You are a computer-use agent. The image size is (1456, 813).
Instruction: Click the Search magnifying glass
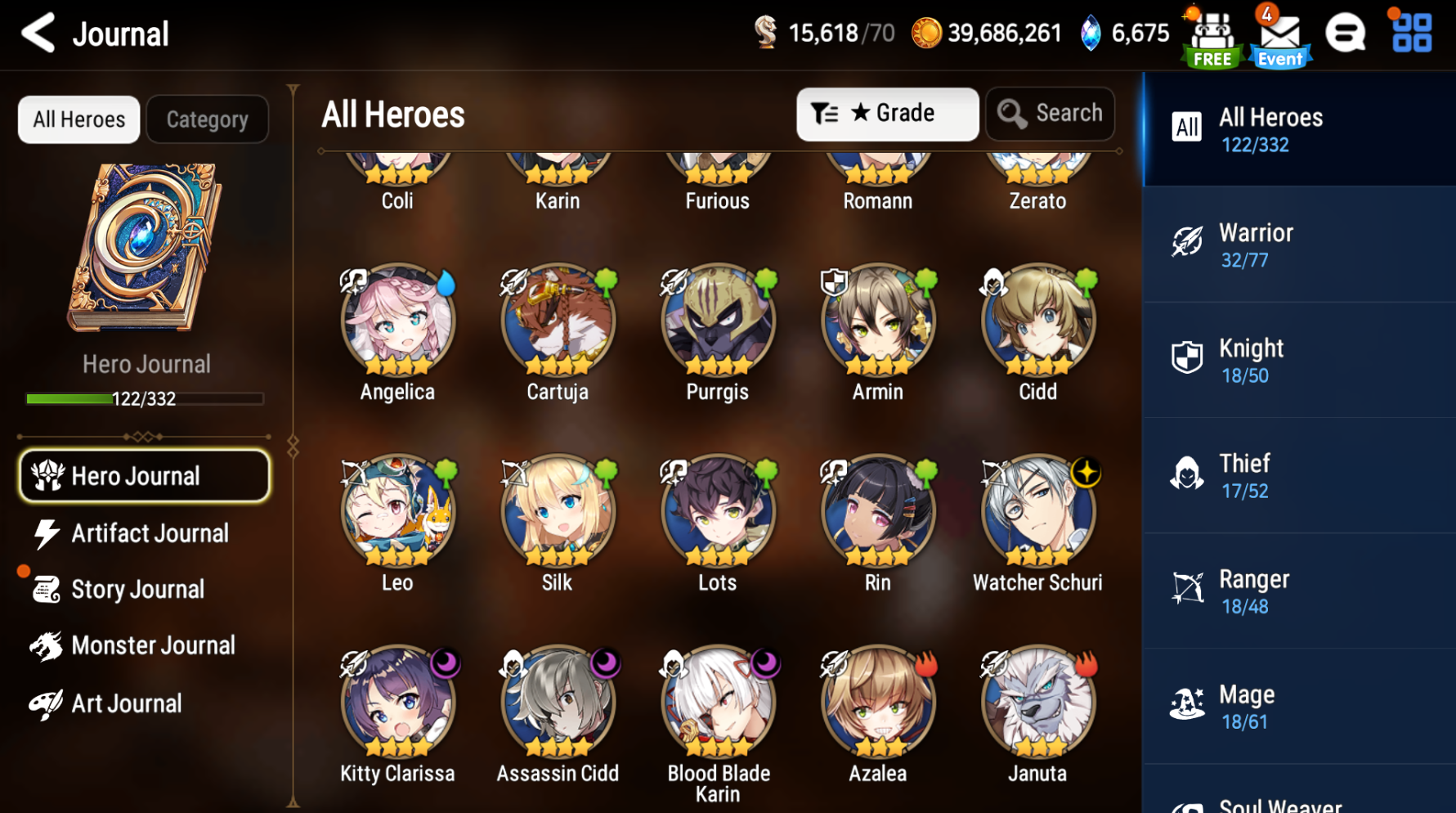[x=1051, y=114]
